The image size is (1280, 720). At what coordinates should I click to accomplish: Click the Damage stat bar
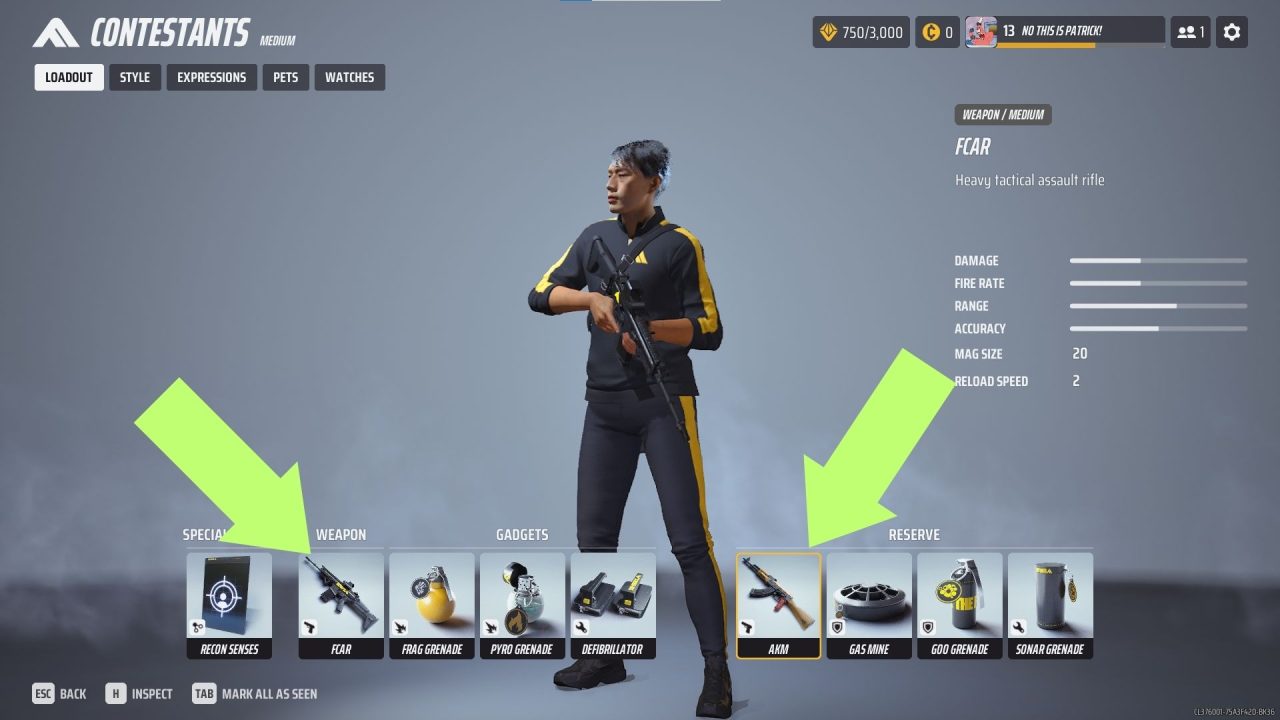1157,260
